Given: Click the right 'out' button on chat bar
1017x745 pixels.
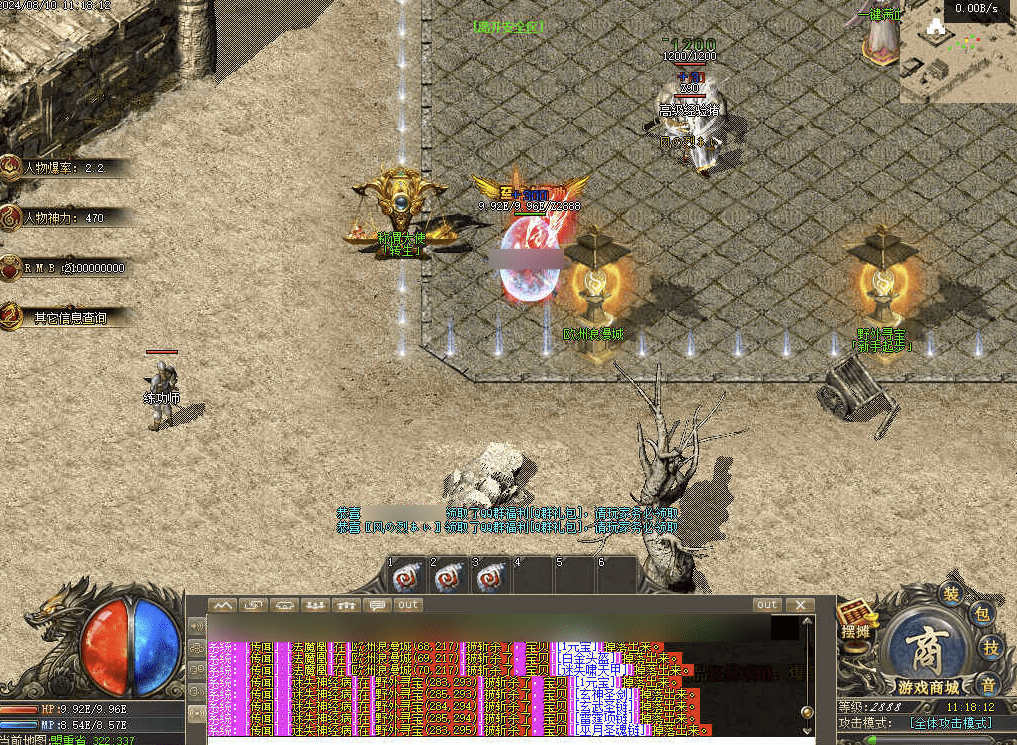Looking at the screenshot, I should coord(767,605).
